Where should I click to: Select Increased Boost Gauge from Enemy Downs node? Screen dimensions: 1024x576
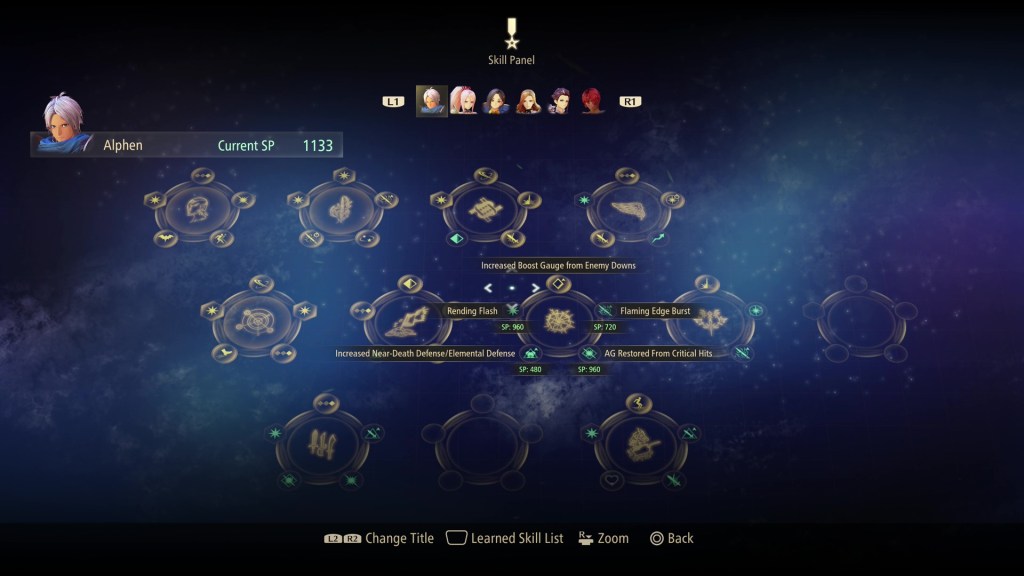pos(559,284)
